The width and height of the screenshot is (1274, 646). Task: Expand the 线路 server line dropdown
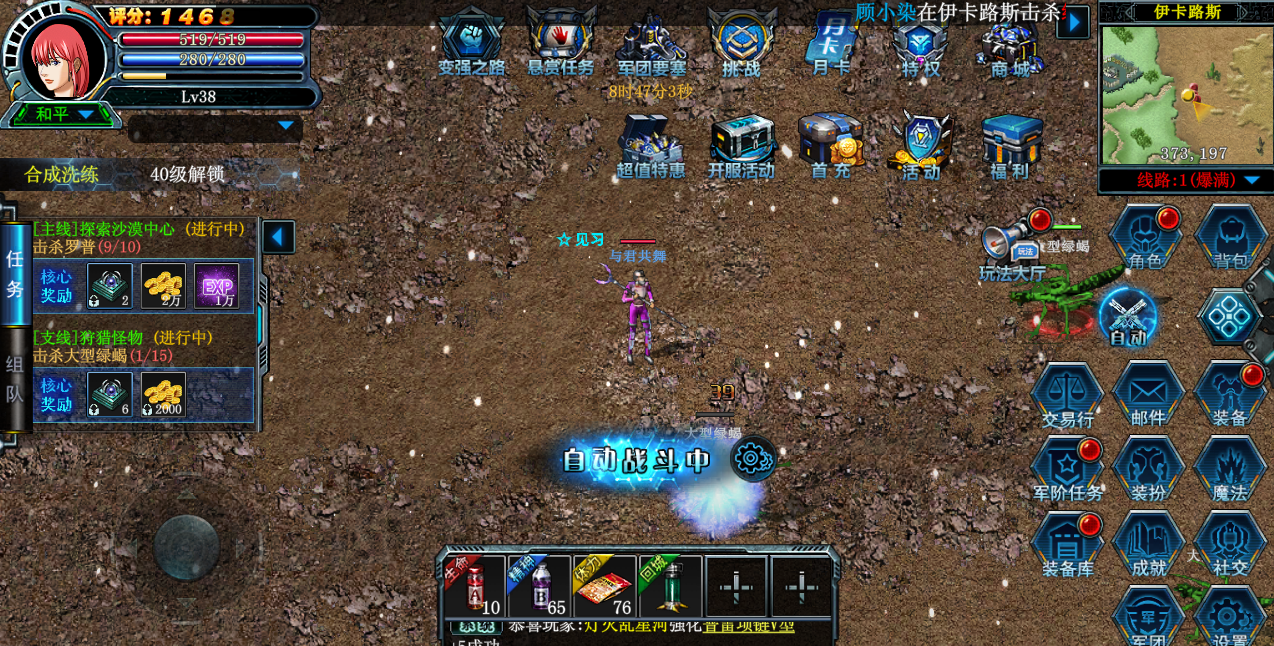tap(1185, 180)
